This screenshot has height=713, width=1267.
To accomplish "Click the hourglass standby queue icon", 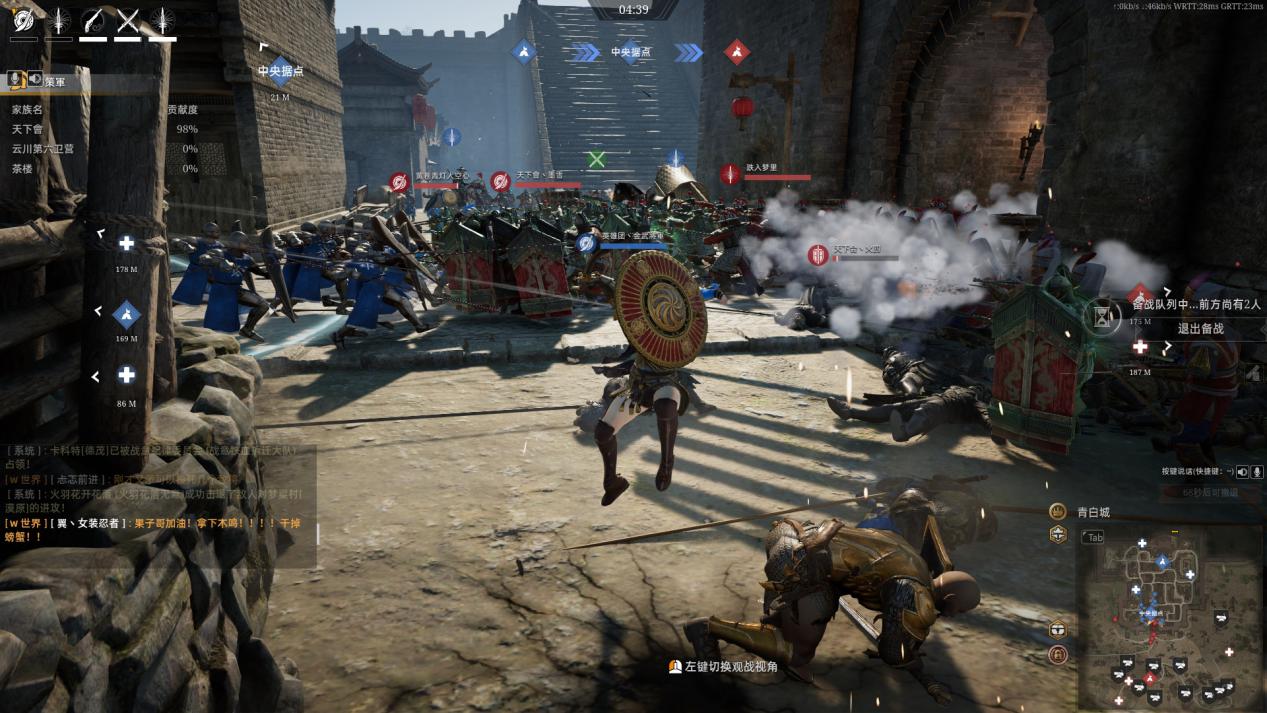I will pyautogui.click(x=1102, y=316).
